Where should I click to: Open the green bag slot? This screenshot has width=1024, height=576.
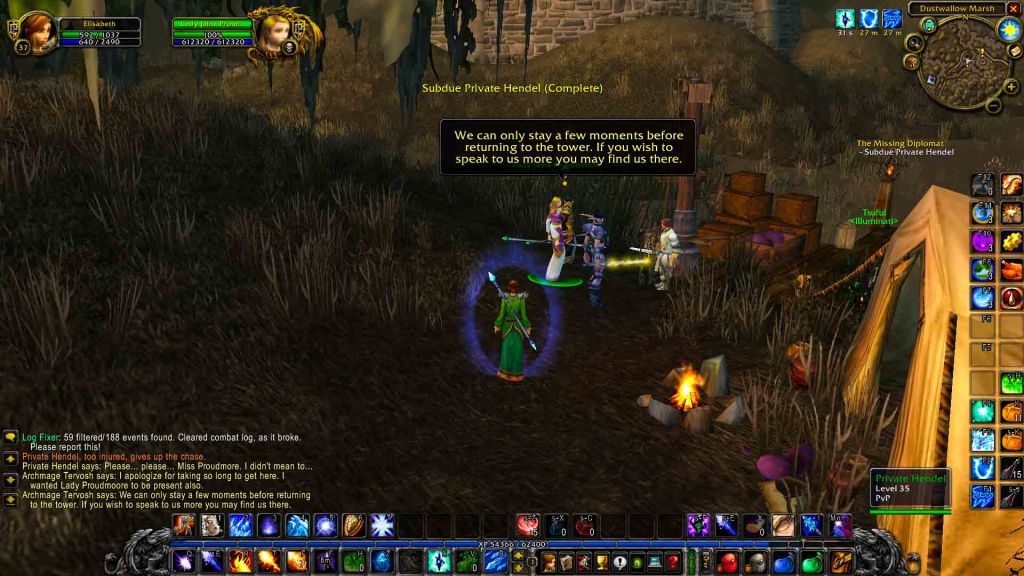coord(811,562)
